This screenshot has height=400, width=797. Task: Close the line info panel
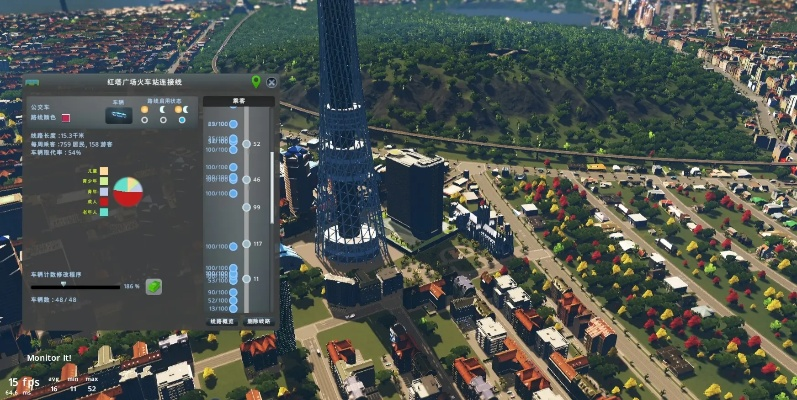(x=271, y=82)
